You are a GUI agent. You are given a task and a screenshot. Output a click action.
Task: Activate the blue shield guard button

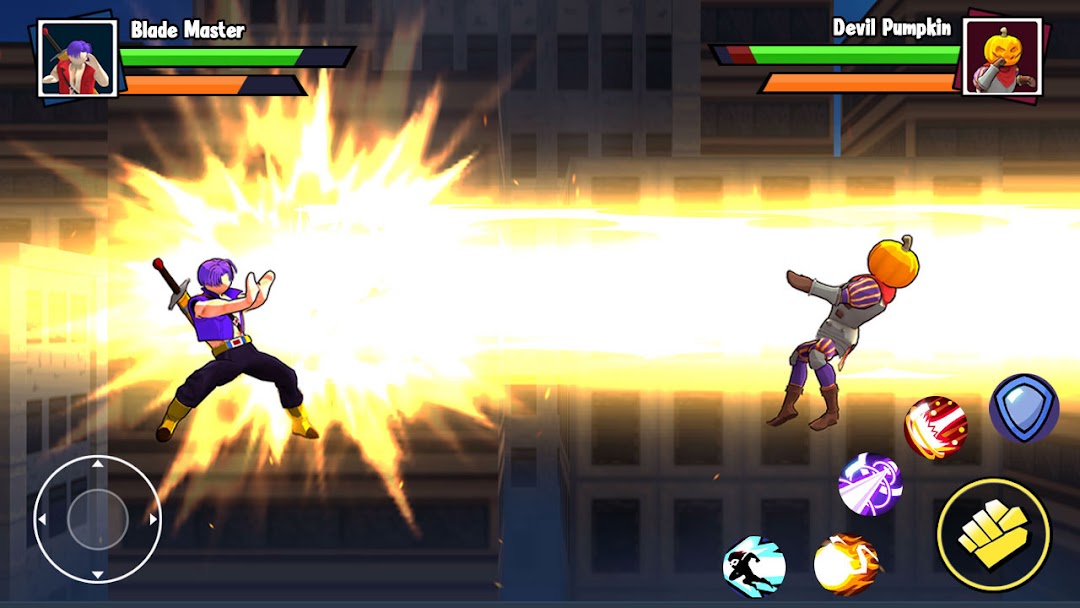1024,408
